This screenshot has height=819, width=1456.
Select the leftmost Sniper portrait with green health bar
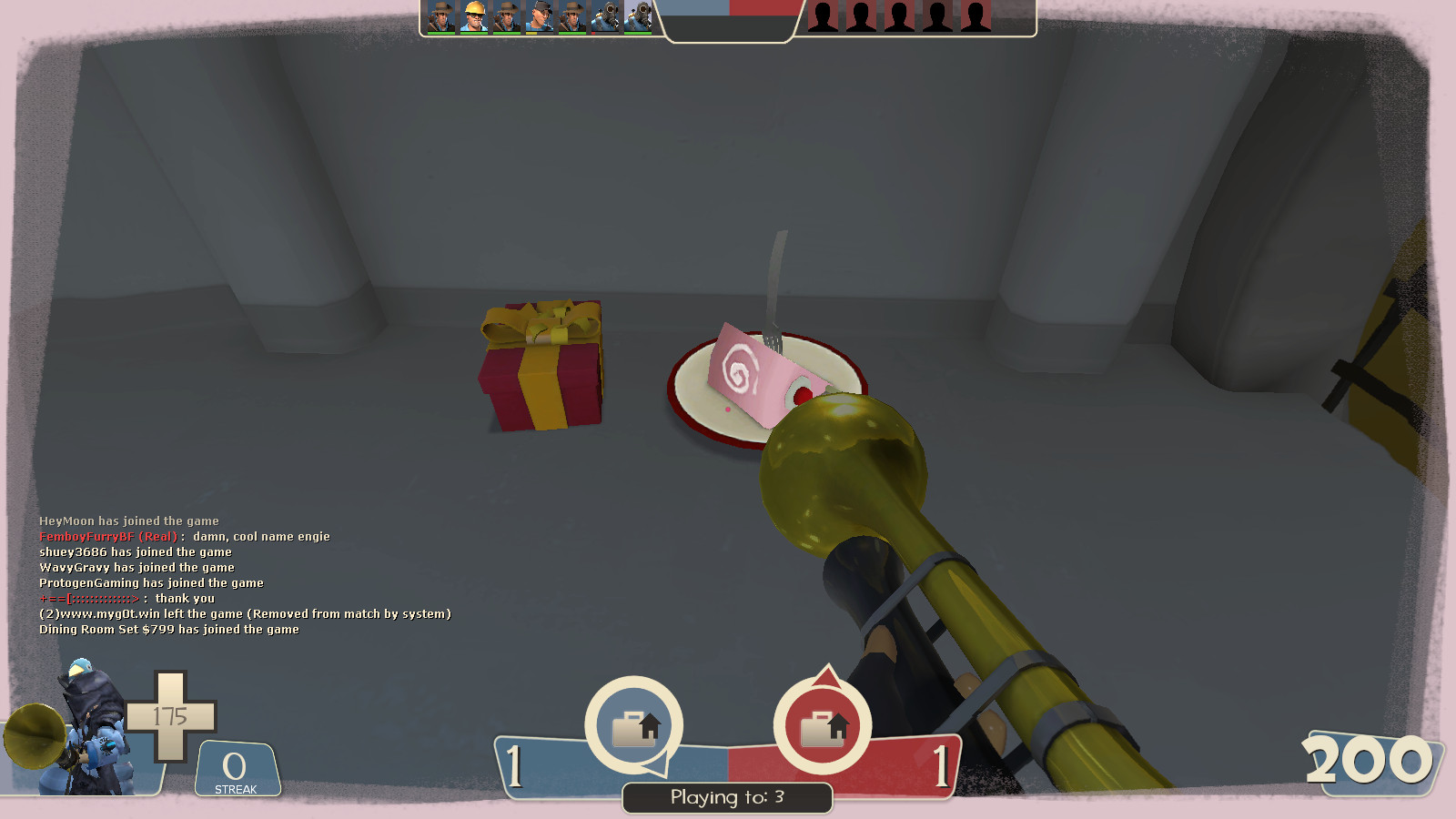pos(442,18)
